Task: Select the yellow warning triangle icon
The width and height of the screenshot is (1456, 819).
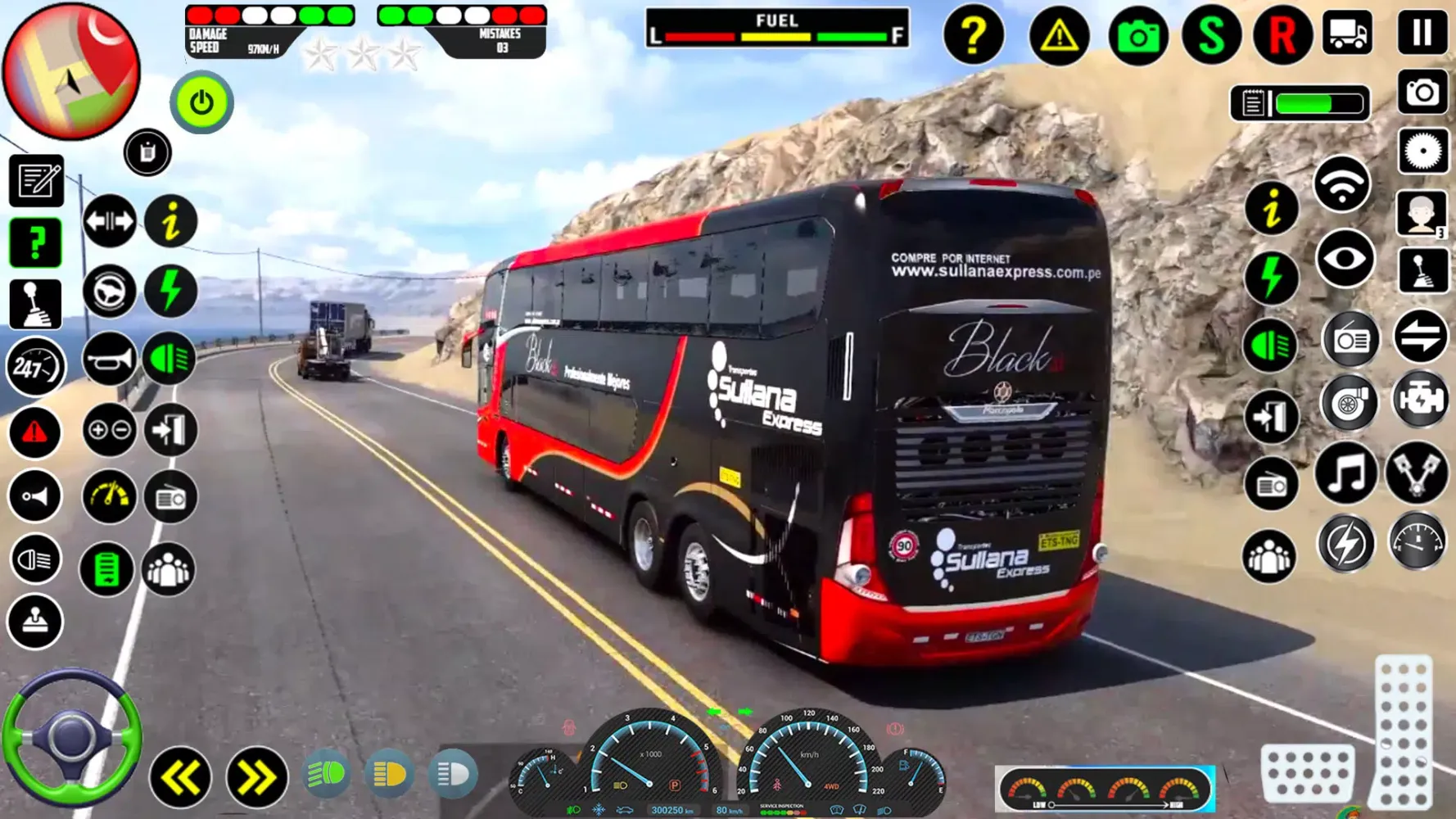Action: click(x=1058, y=35)
